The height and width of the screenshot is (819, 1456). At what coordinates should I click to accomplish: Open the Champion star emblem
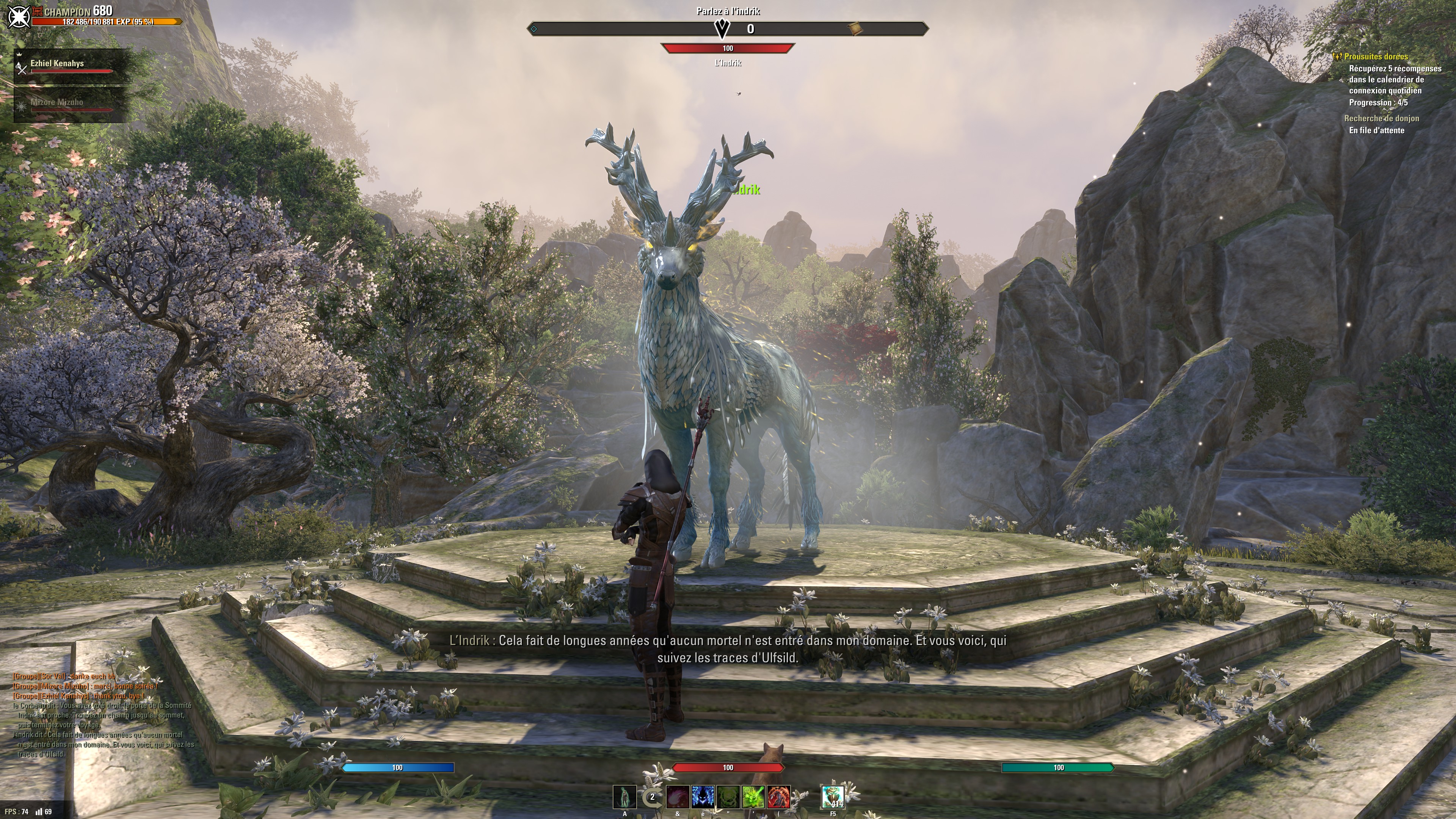[x=19, y=16]
